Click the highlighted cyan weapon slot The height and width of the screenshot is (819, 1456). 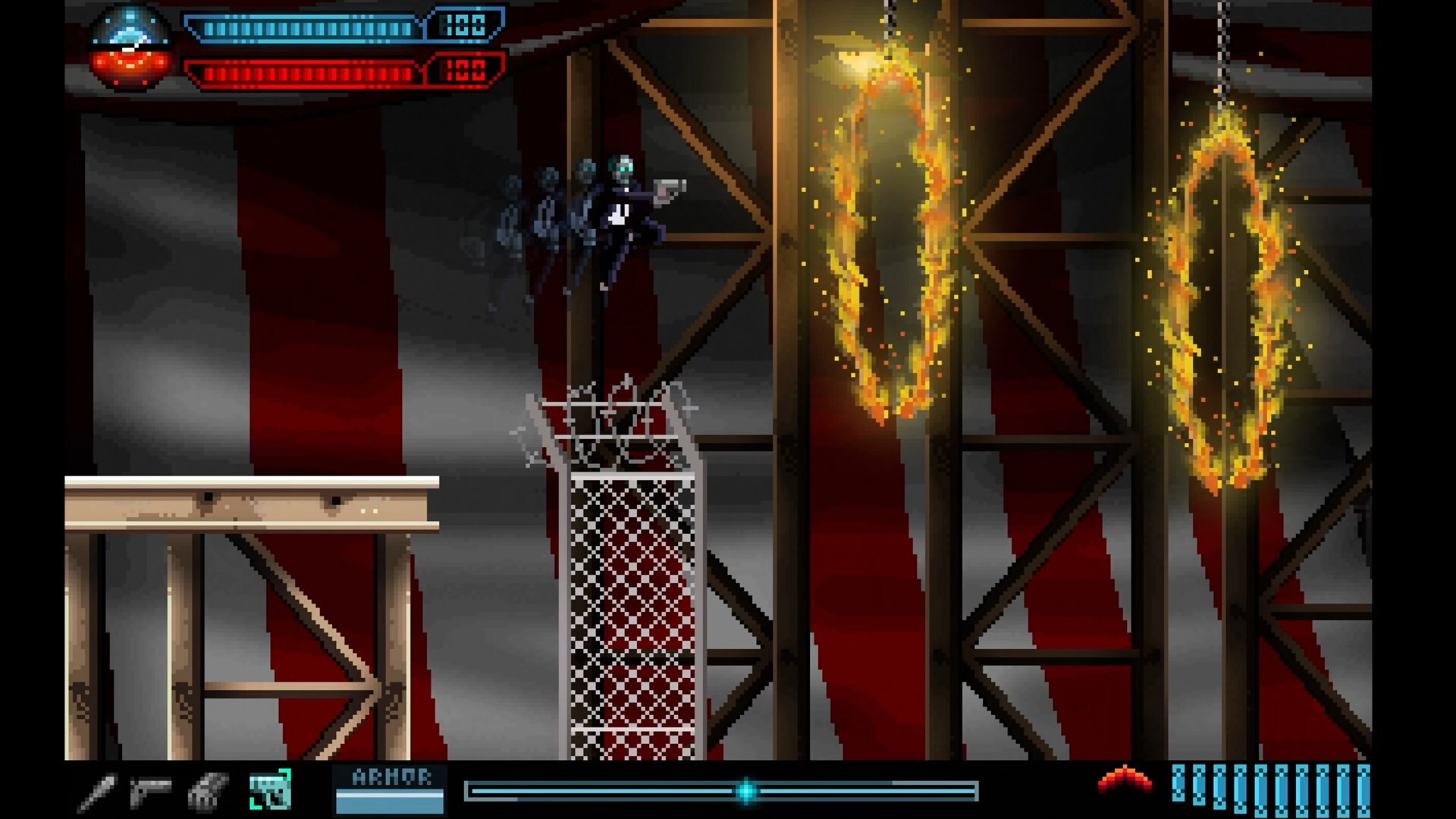click(x=270, y=789)
